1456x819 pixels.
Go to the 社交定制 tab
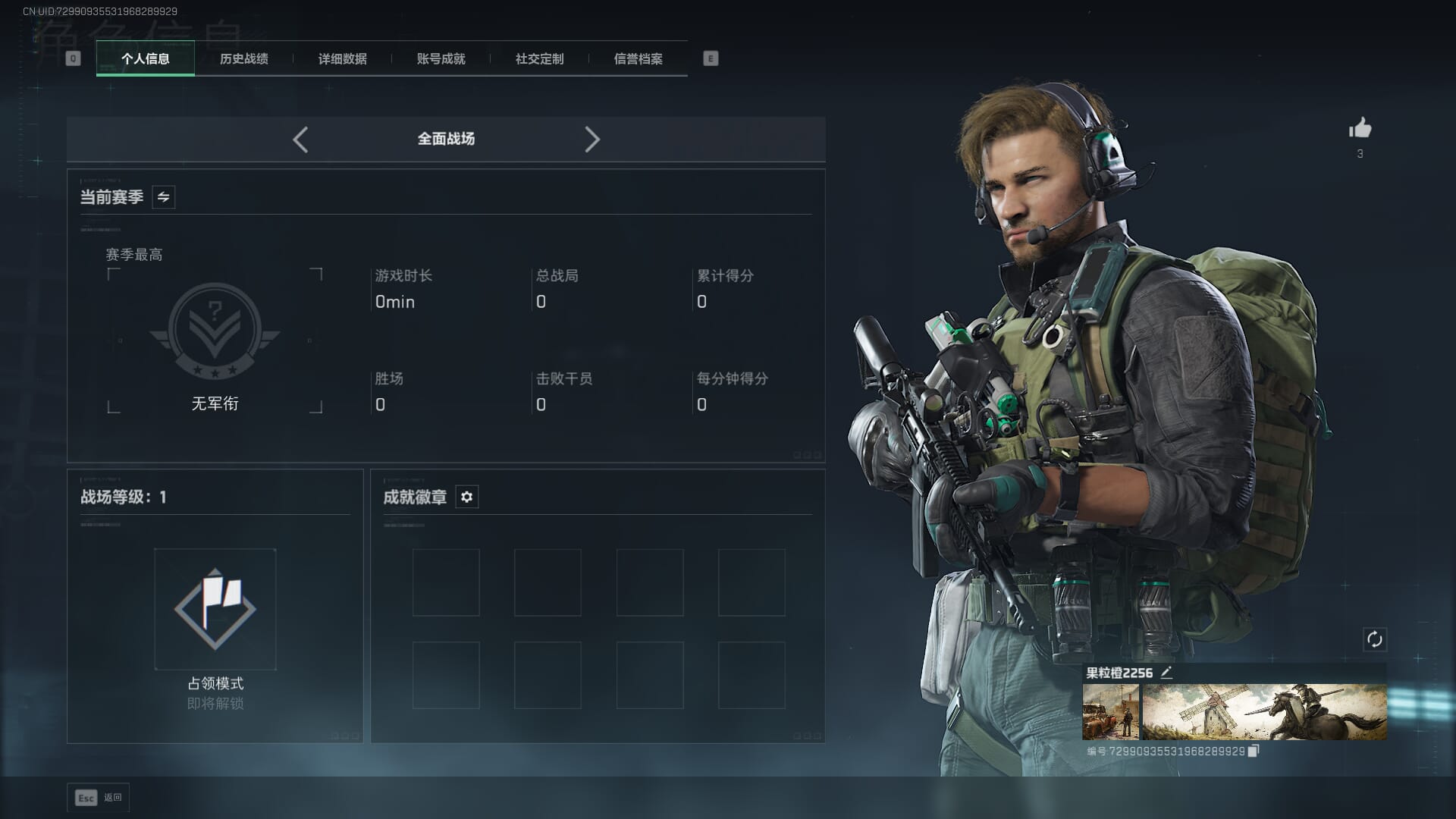point(539,58)
